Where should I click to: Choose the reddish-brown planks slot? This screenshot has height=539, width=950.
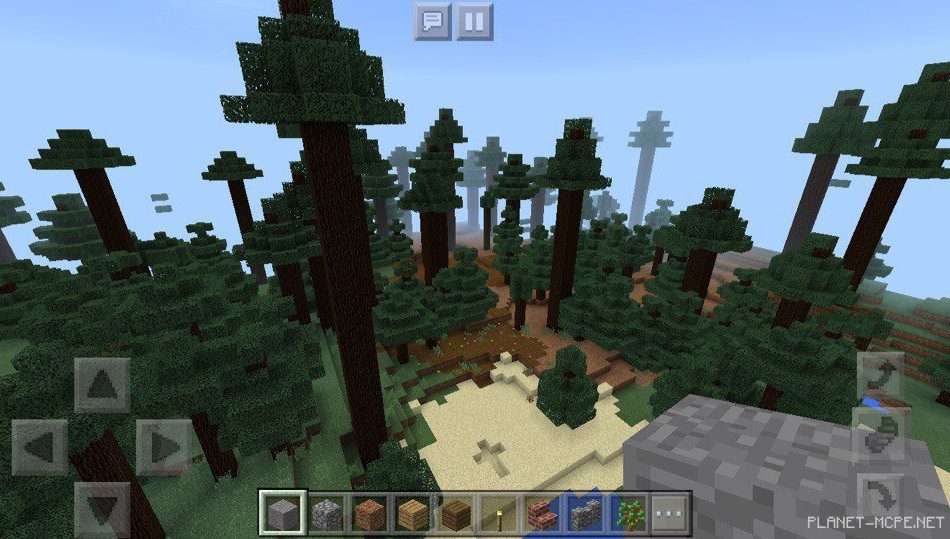click(x=368, y=513)
